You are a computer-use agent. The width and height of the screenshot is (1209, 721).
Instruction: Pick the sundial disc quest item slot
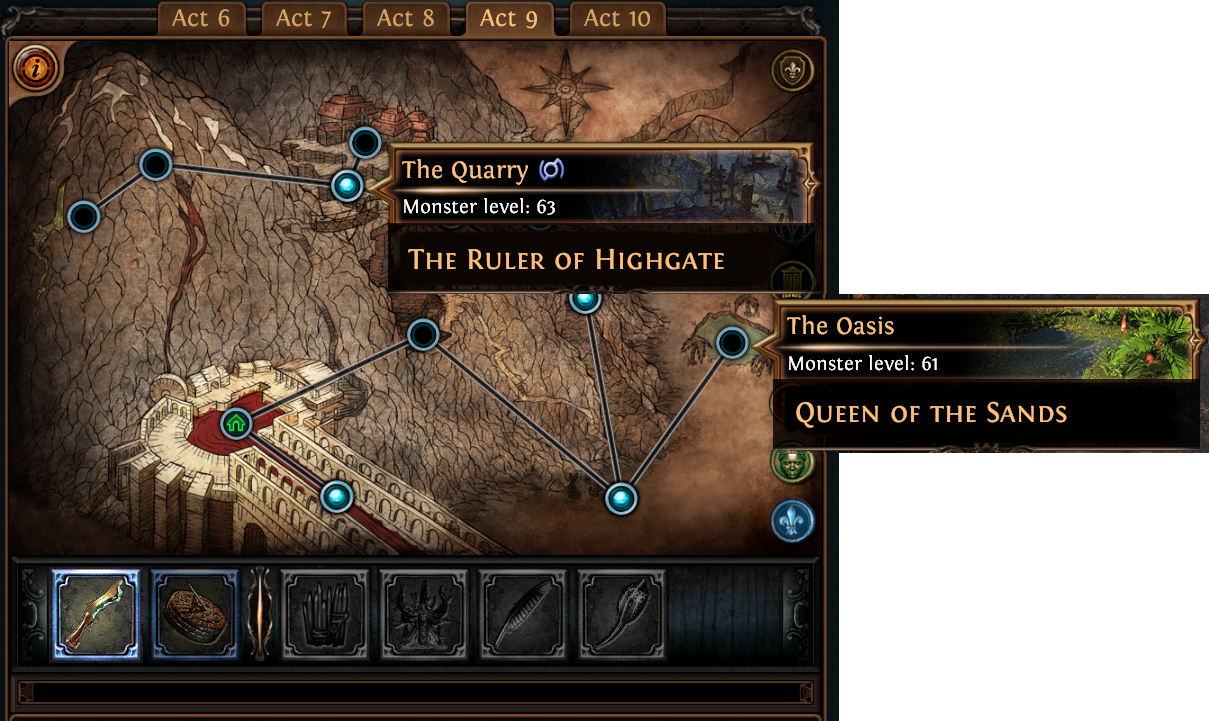tap(195, 614)
